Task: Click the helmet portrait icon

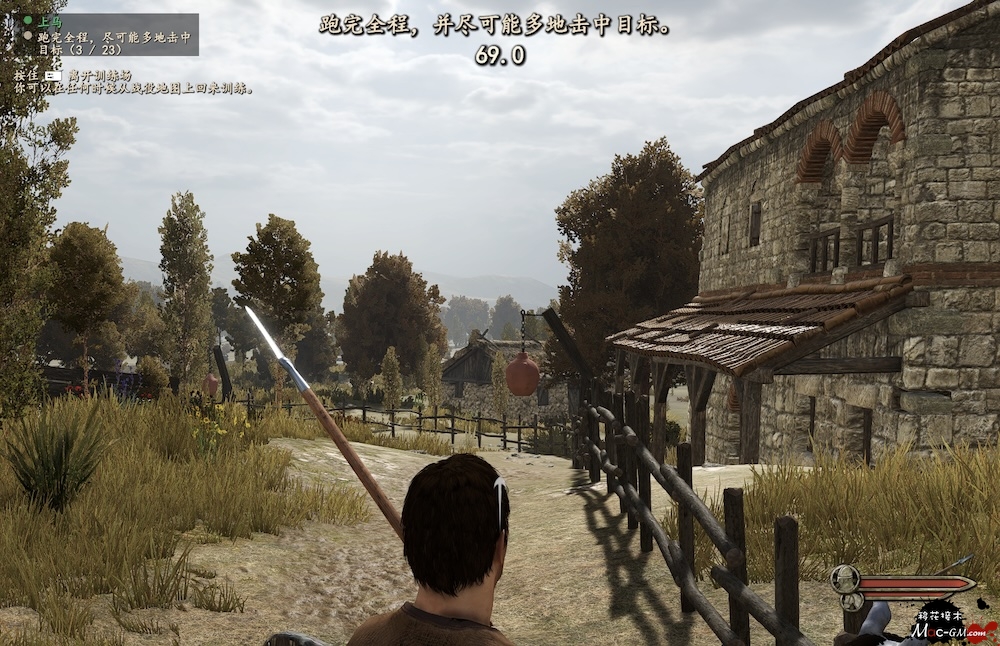Action: tap(844, 580)
